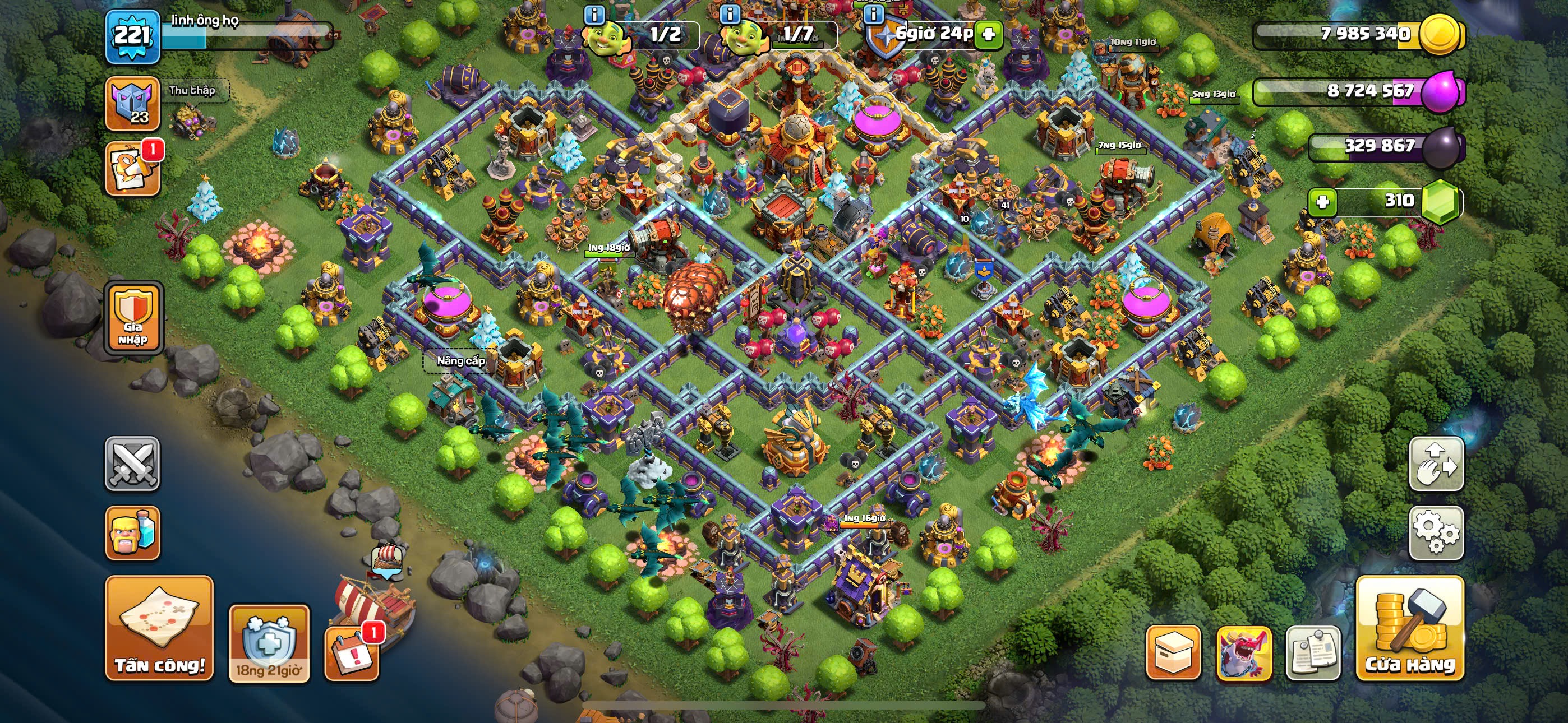Open the level 221 player profile badge
1568x723 pixels.
pos(132,36)
